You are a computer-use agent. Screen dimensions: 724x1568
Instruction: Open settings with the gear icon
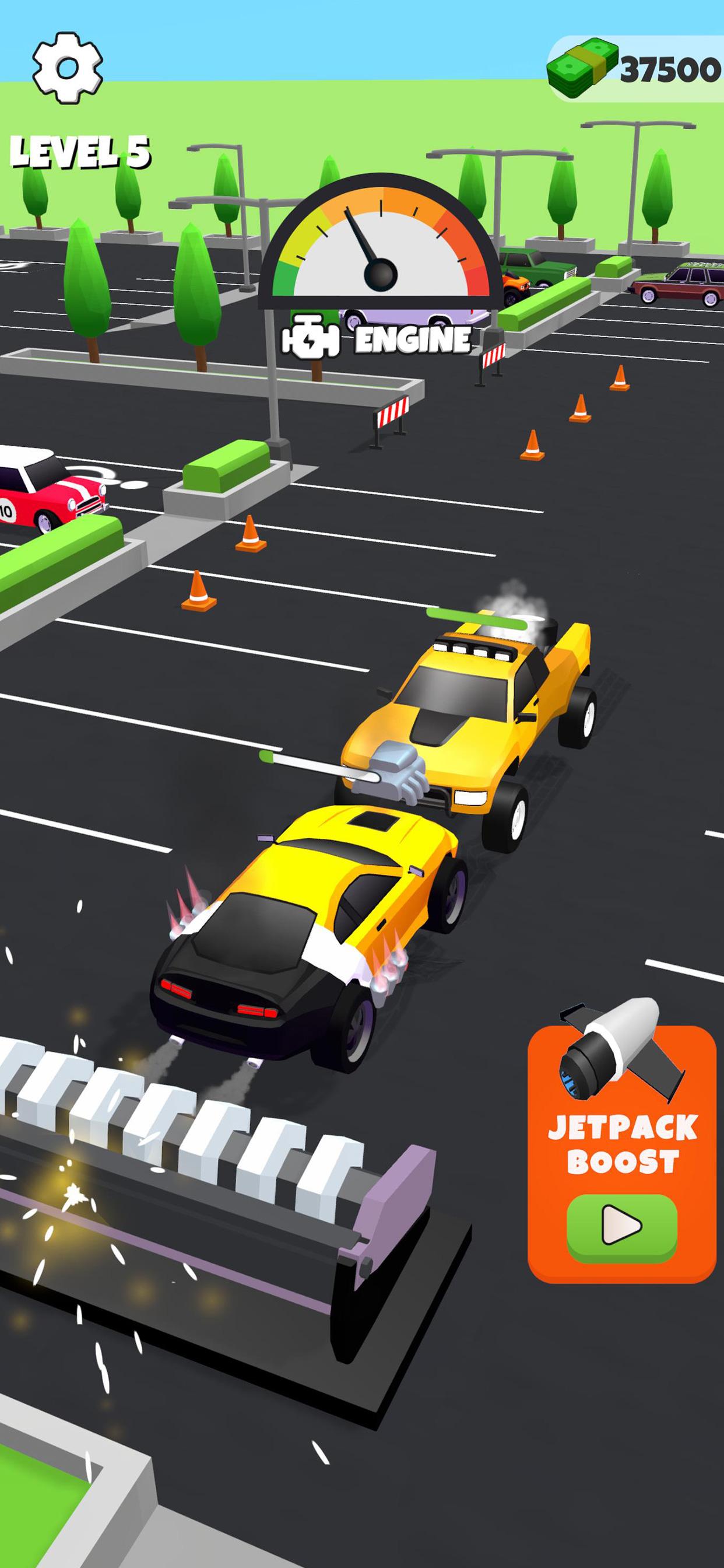coord(68,68)
